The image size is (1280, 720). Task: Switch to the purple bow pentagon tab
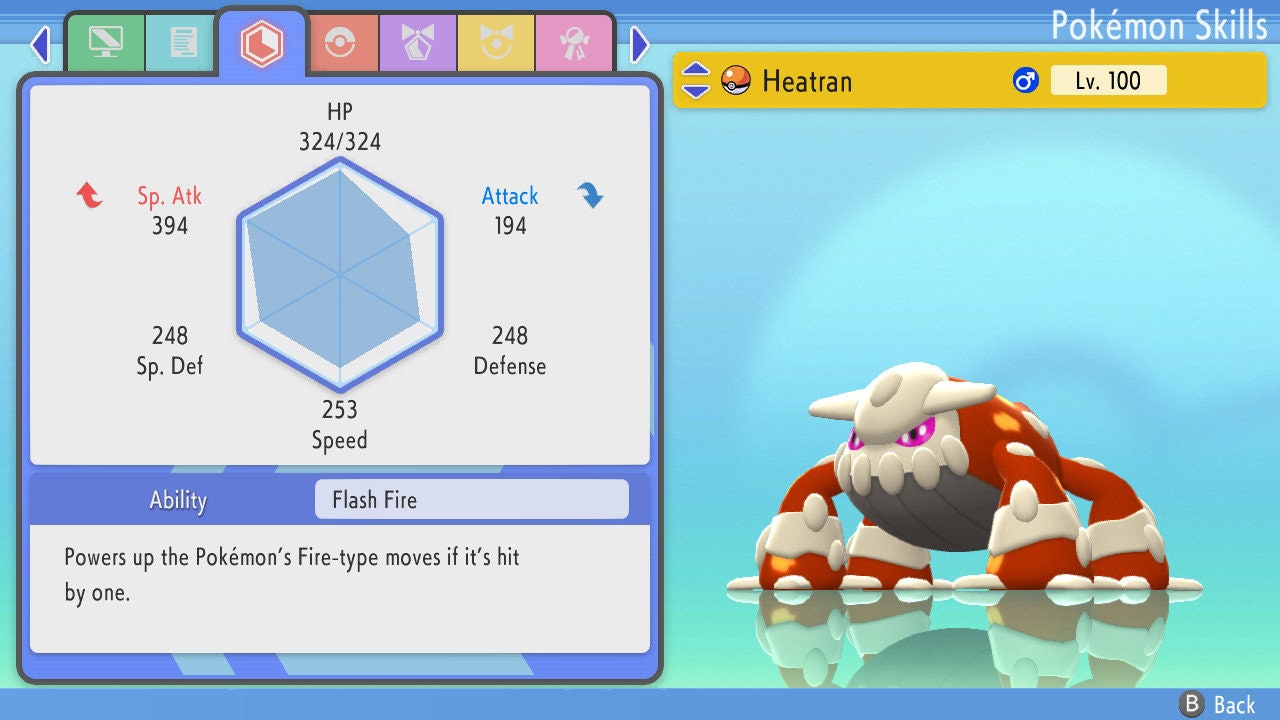(418, 43)
